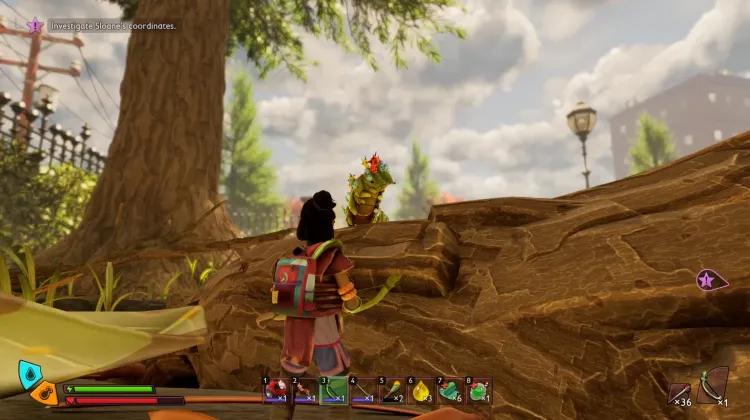The image size is (750, 420).
Task: Use the leaf bandage in slot 7
Action: pyautogui.click(x=450, y=390)
